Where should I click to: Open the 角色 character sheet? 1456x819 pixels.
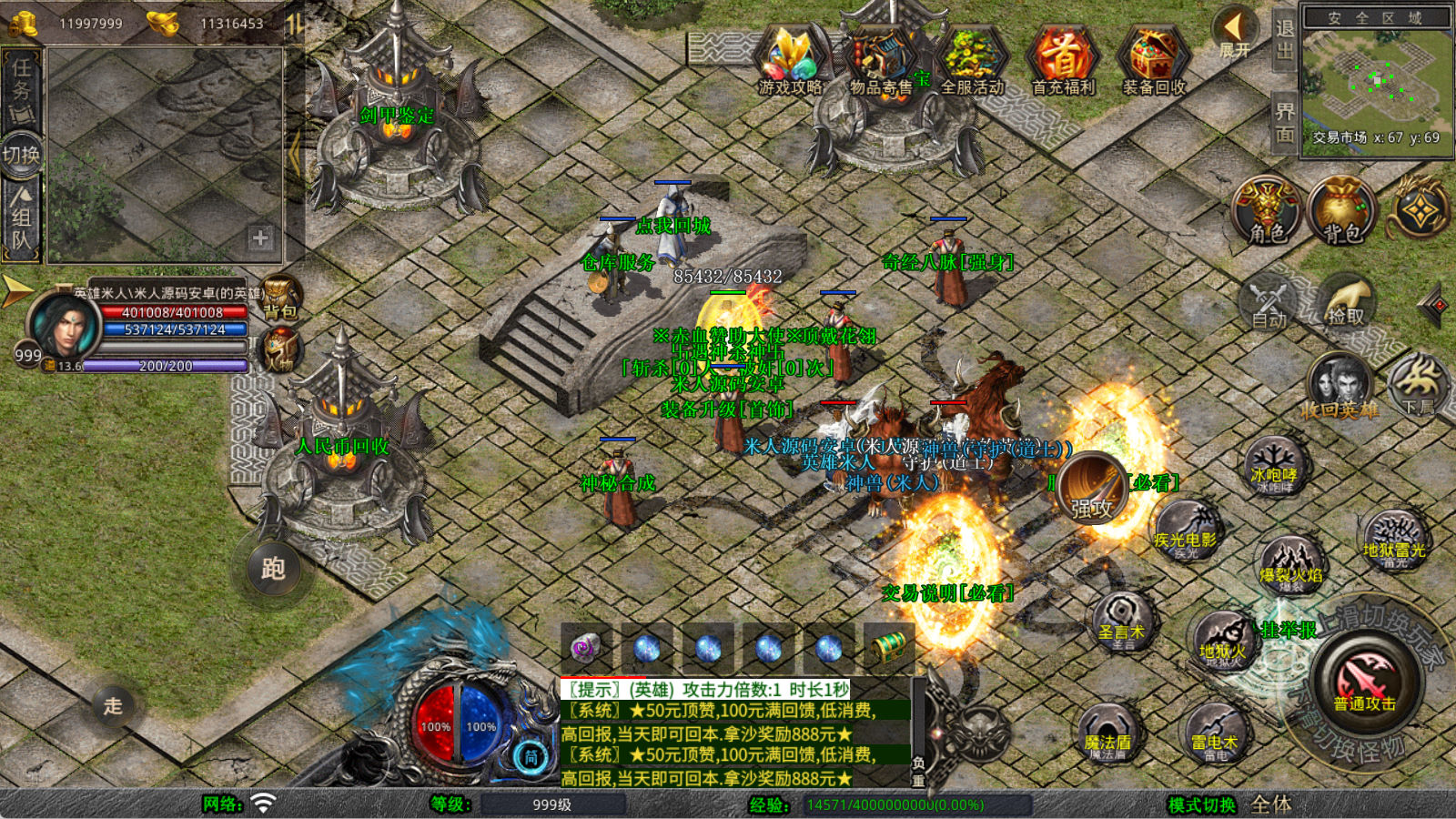point(1267,211)
